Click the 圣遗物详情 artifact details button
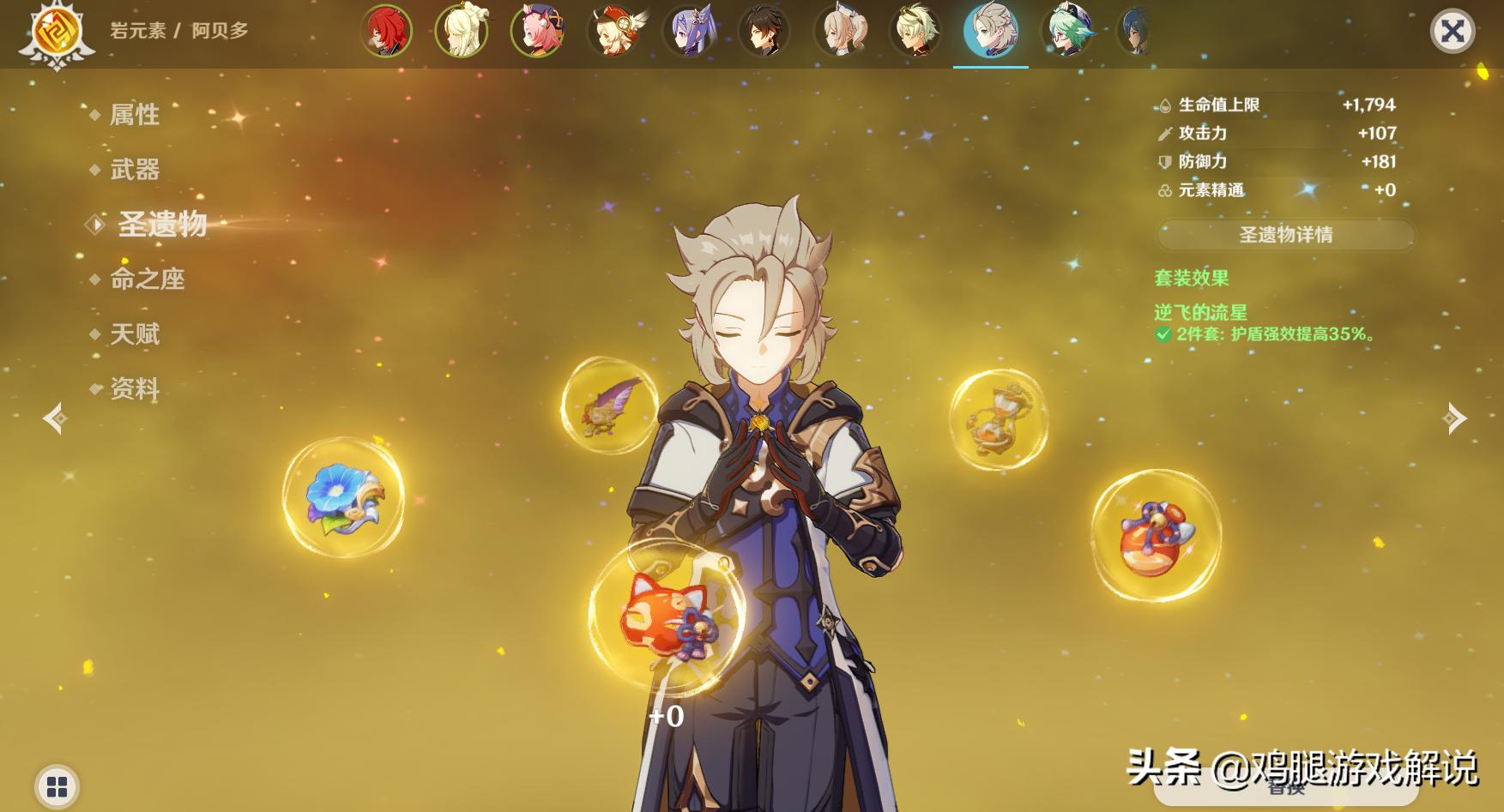Screen dimensions: 1504x812 tap(1285, 235)
